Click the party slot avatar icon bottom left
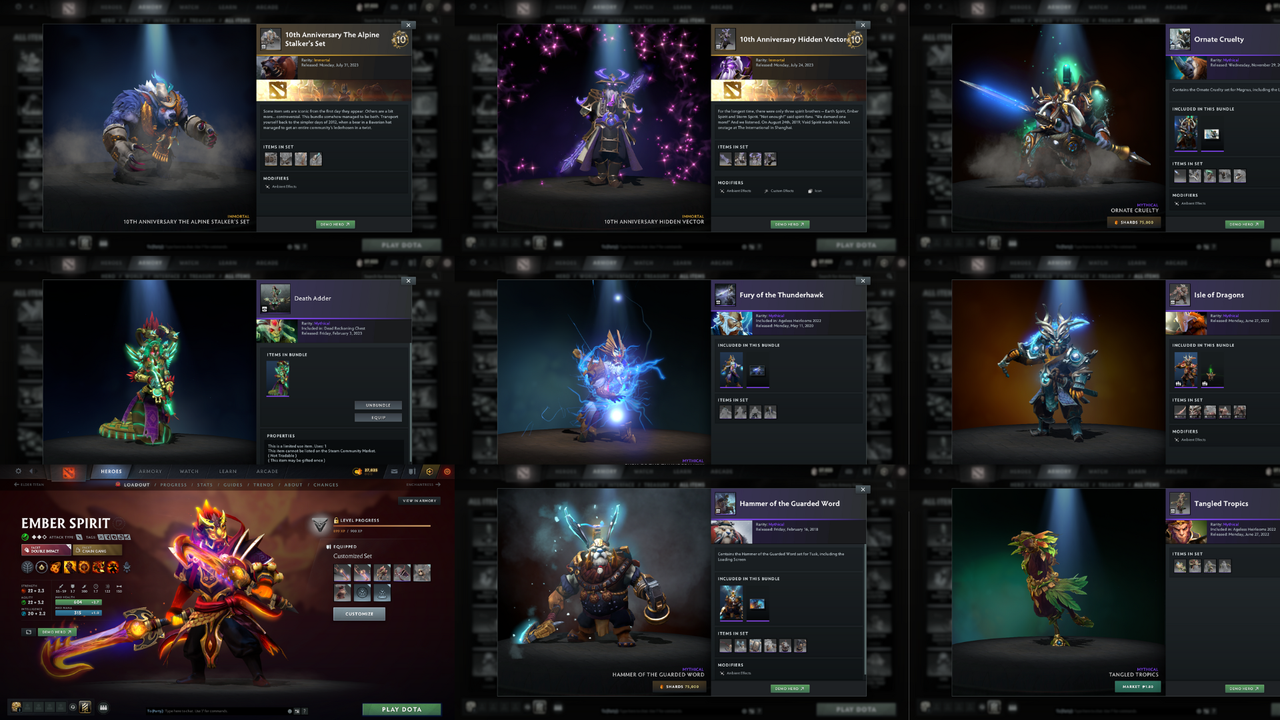Screen dimensions: 1280x720 click(14, 707)
